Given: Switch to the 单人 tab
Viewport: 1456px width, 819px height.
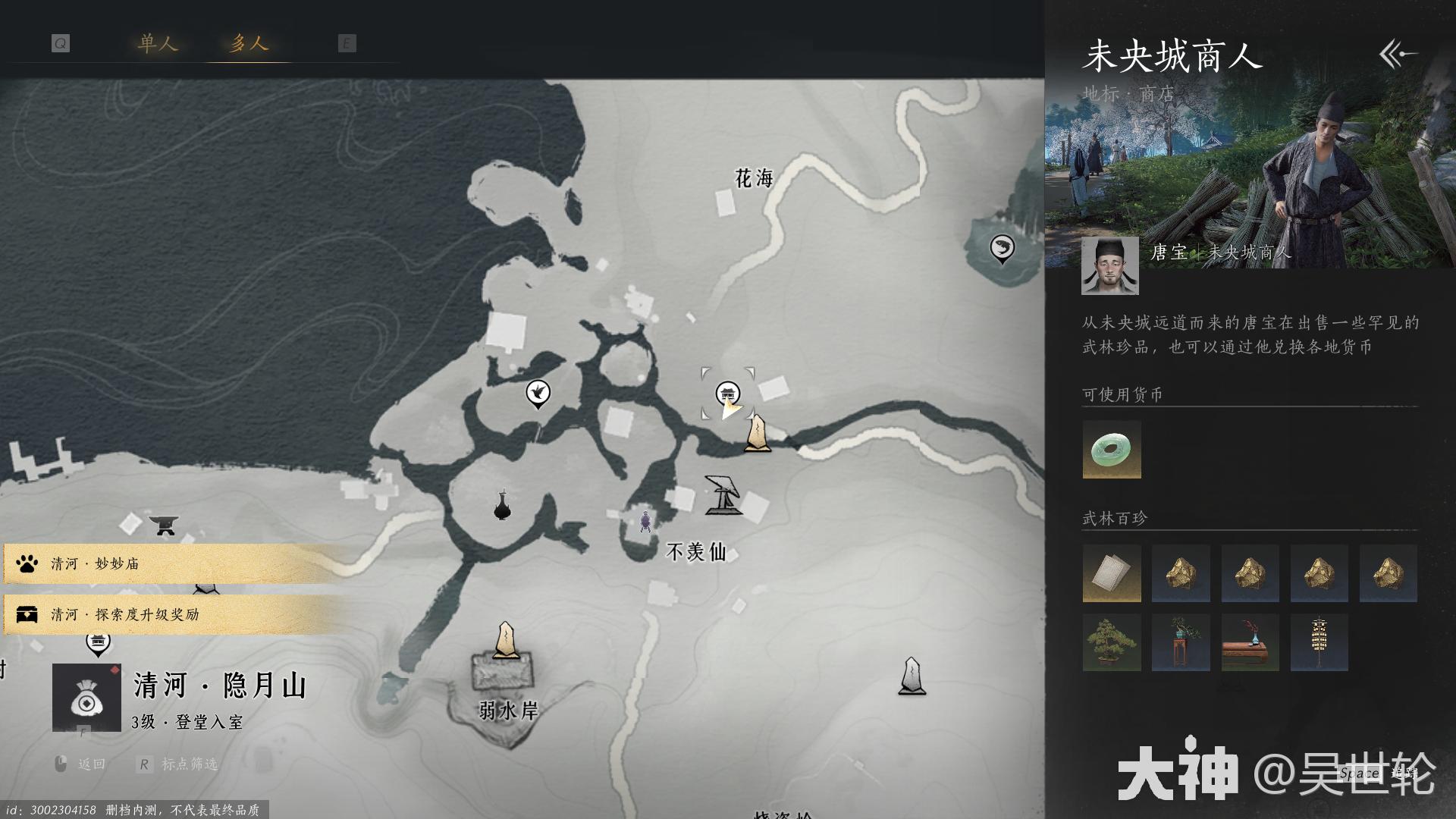Looking at the screenshot, I should (x=158, y=43).
